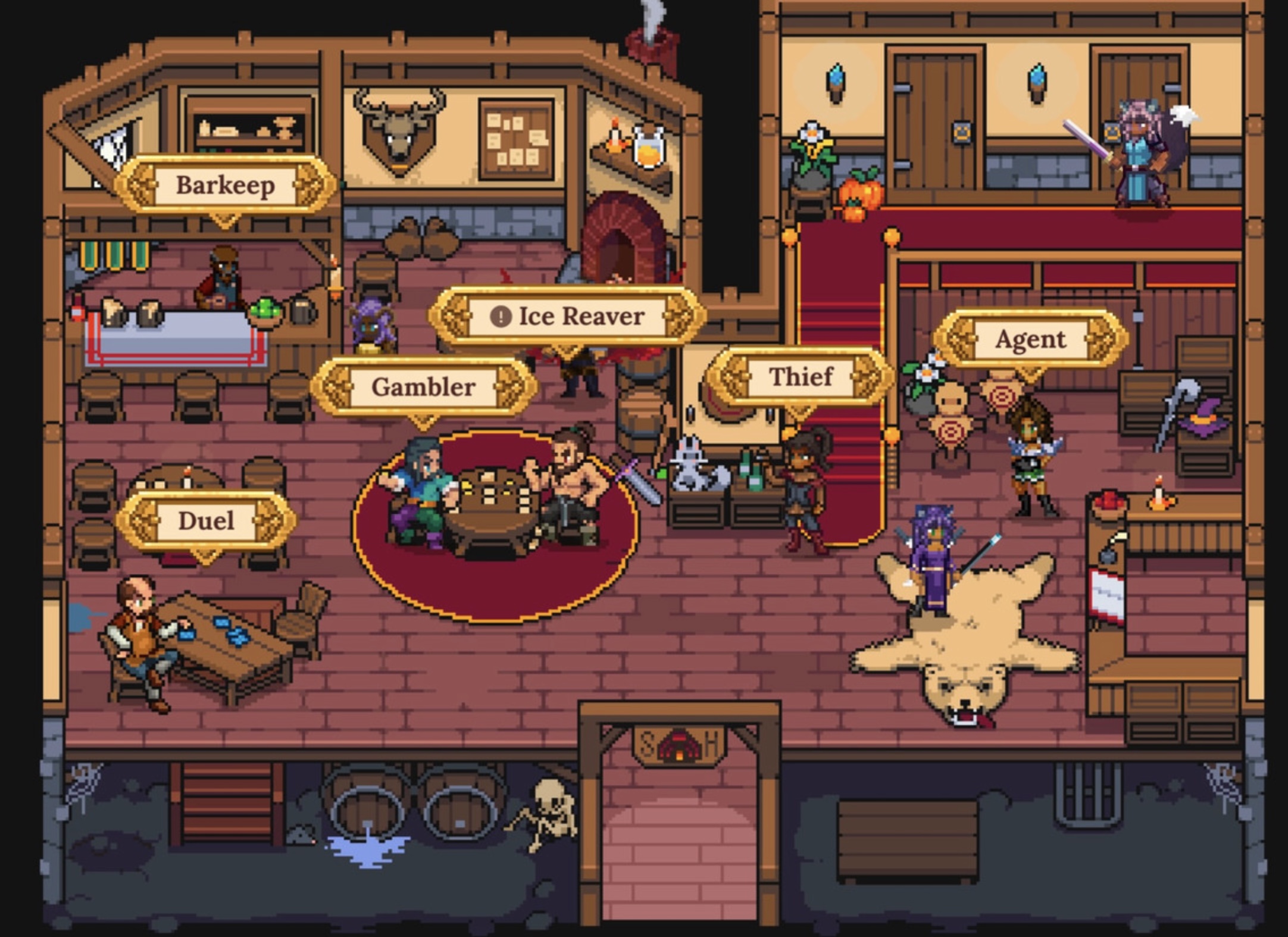Screen dimensions: 1288x937
Task: Start the Duel via its label
Action: pos(206,521)
